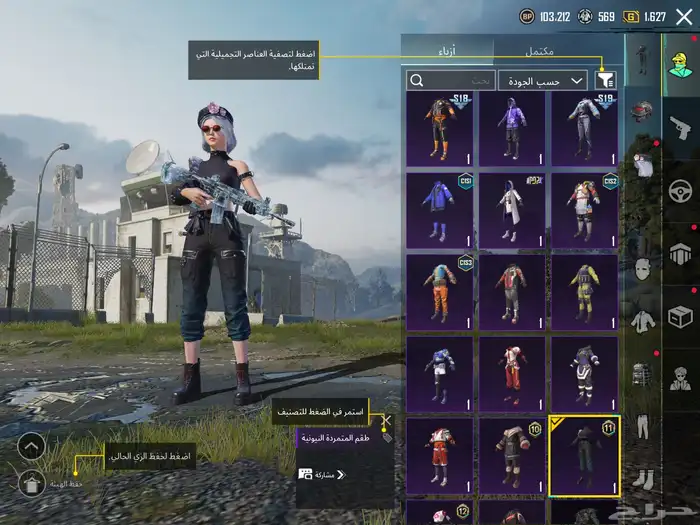Open the helmet subcategory

[x=642, y=111]
